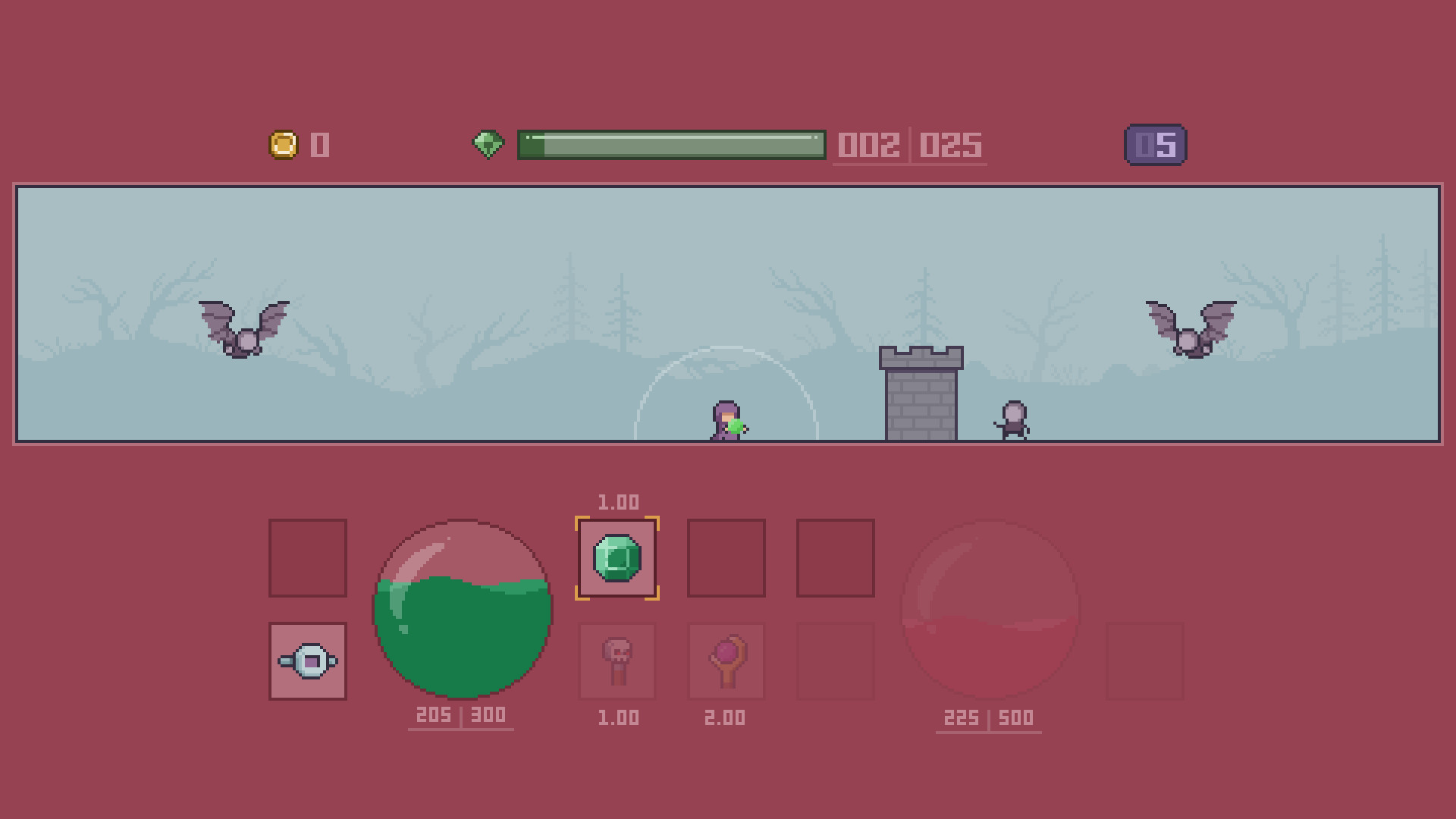Toggle the selected emerald ability off

[617, 557]
